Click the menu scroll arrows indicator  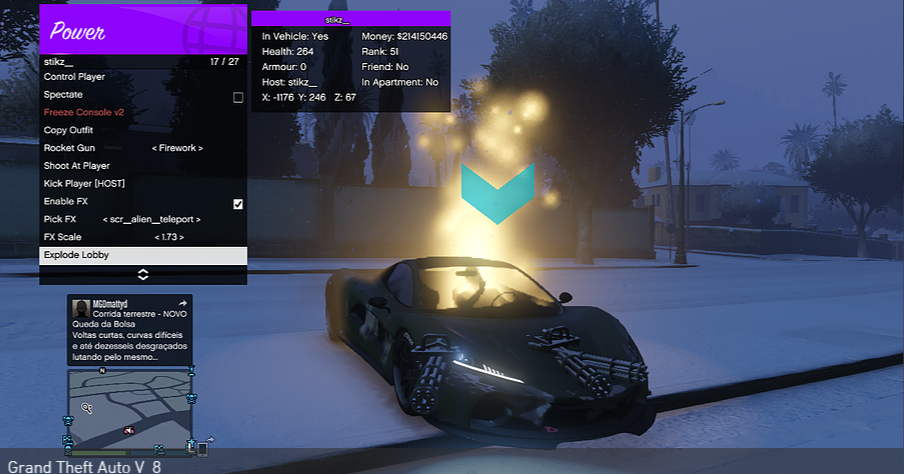coord(143,274)
